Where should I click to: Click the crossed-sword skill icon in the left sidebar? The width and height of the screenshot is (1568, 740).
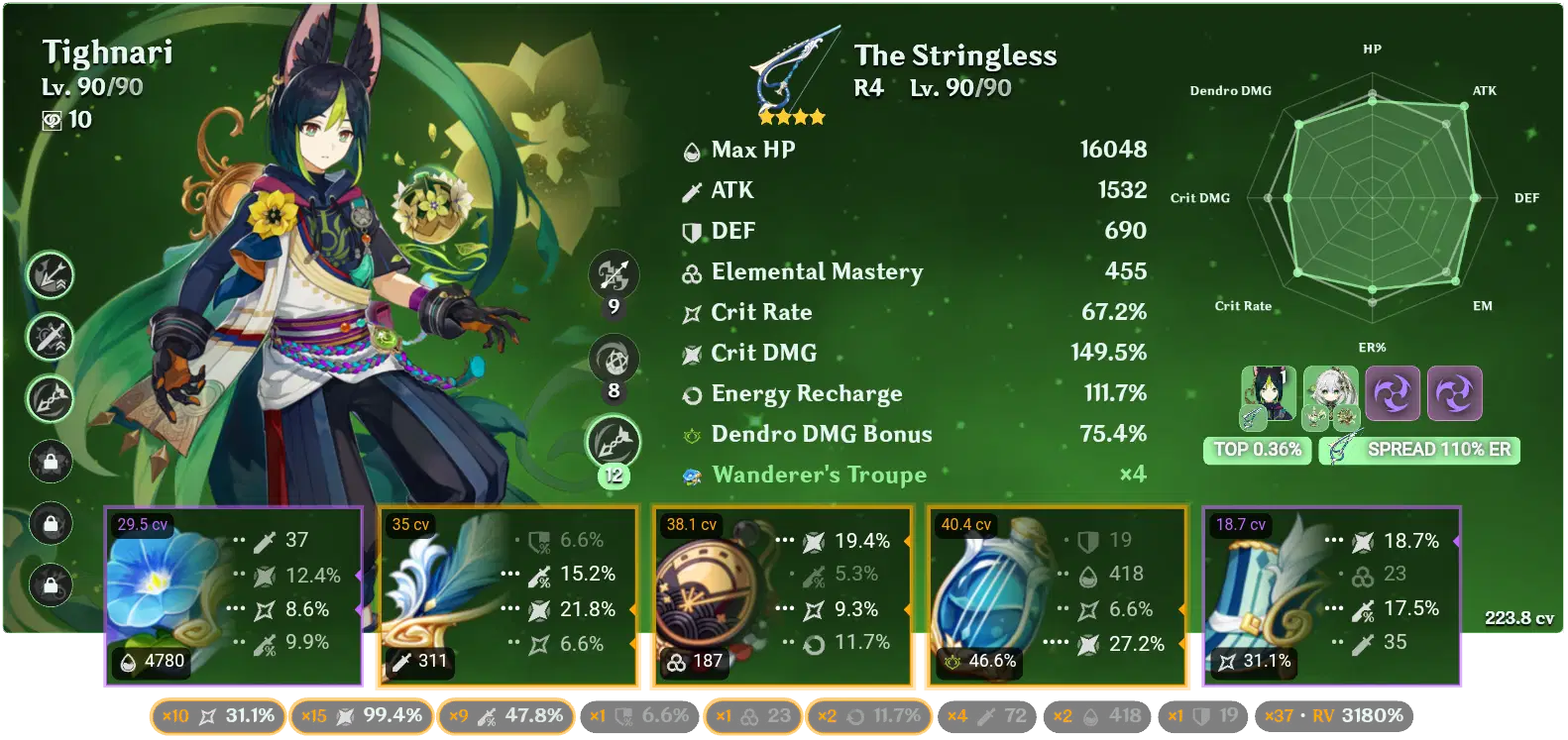coord(51,337)
